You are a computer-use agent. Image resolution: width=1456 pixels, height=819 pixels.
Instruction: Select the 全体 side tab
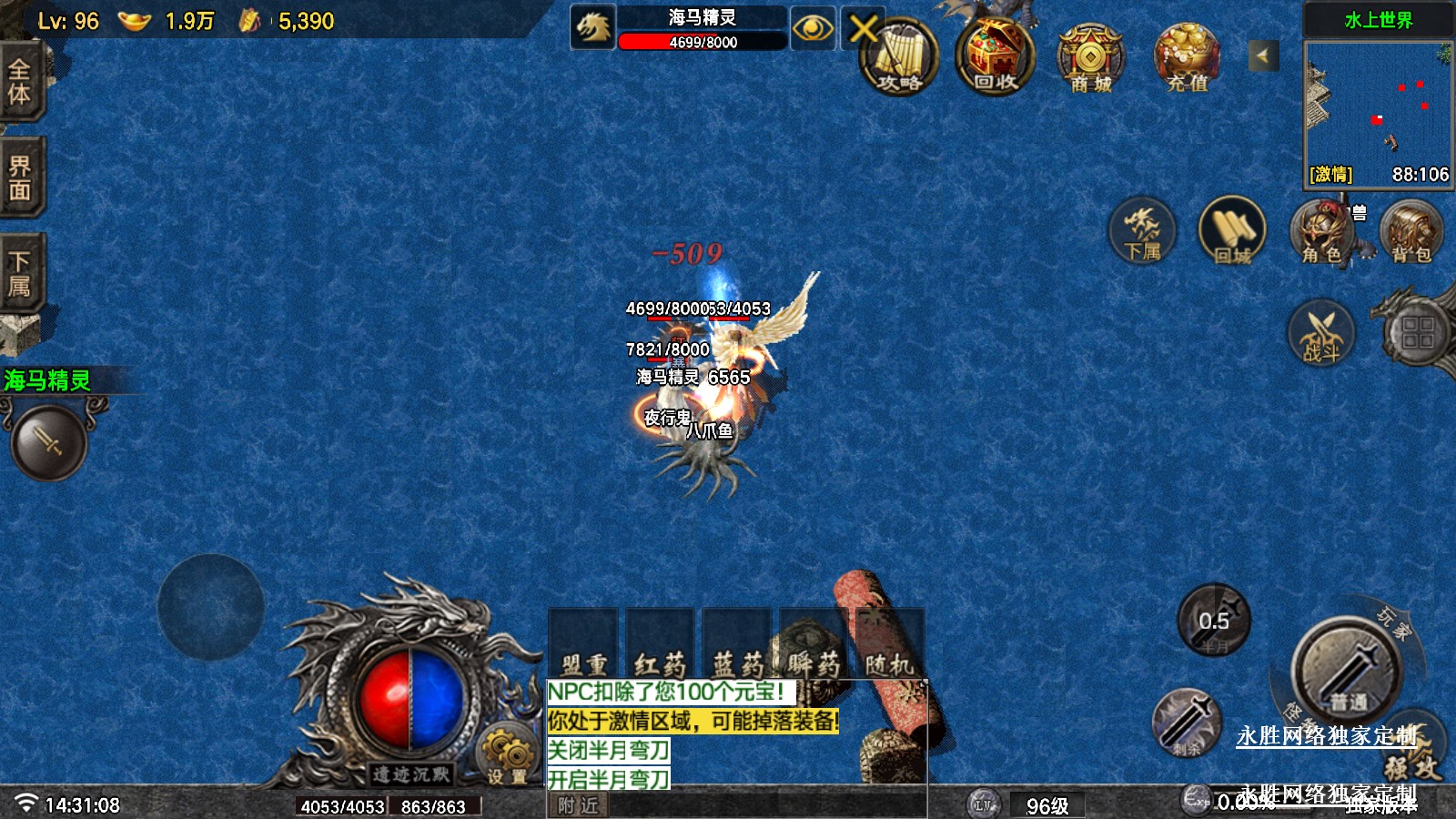click(x=20, y=82)
